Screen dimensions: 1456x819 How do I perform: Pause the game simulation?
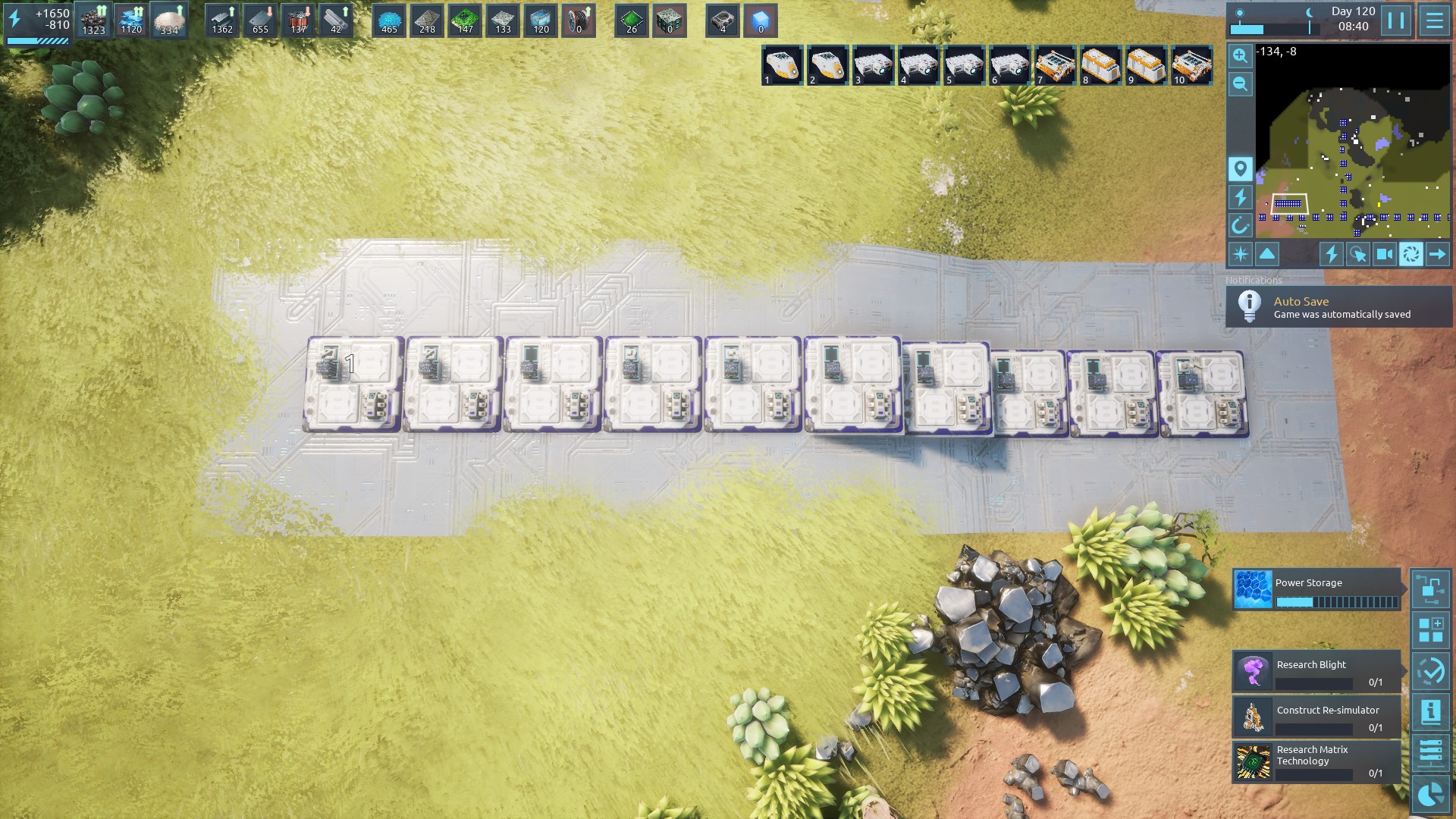click(x=1396, y=20)
